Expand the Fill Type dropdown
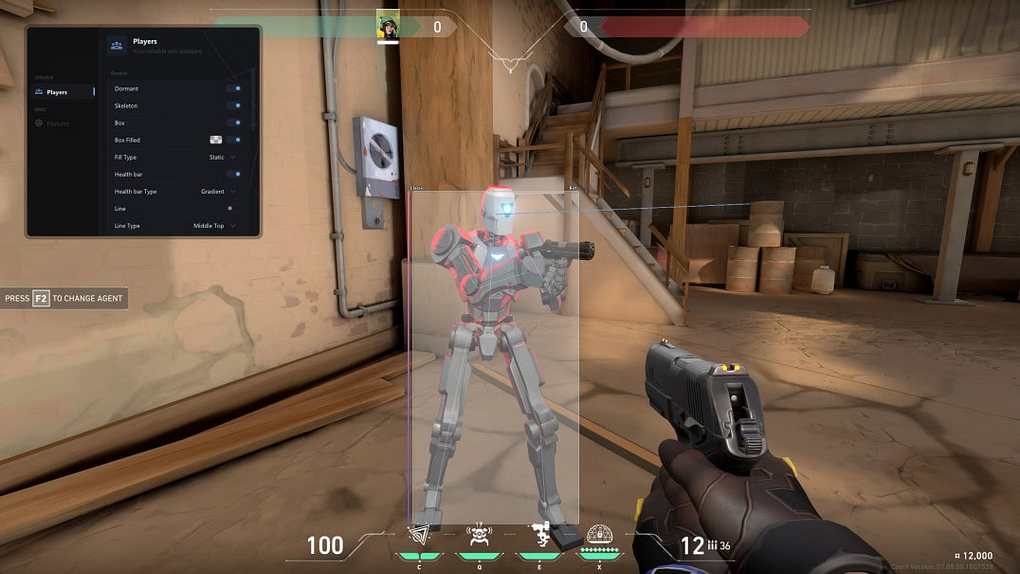 (x=222, y=157)
